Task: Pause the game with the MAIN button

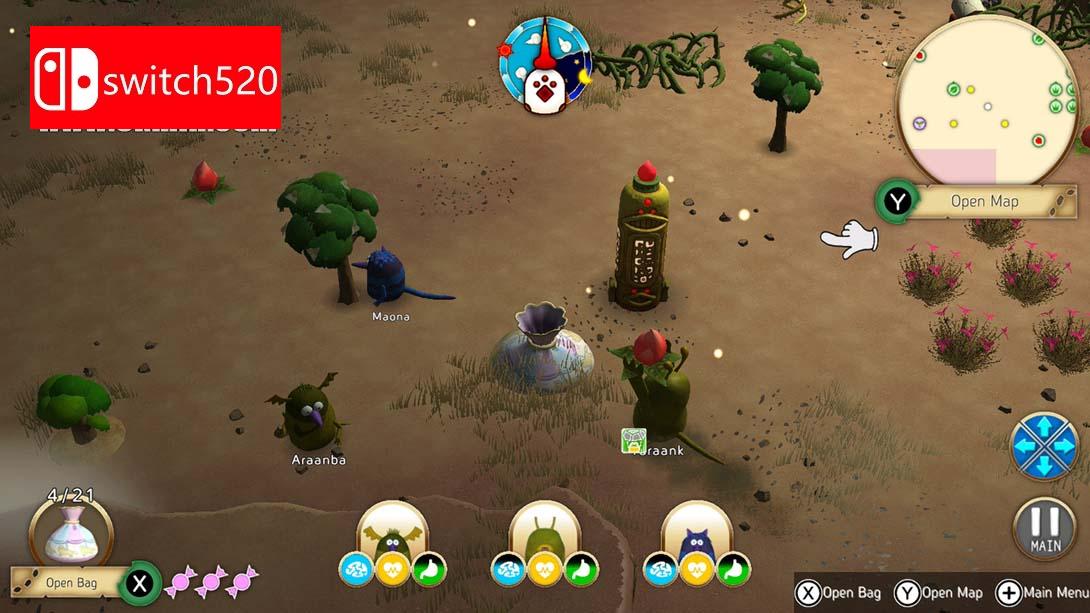Action: (x=1043, y=527)
